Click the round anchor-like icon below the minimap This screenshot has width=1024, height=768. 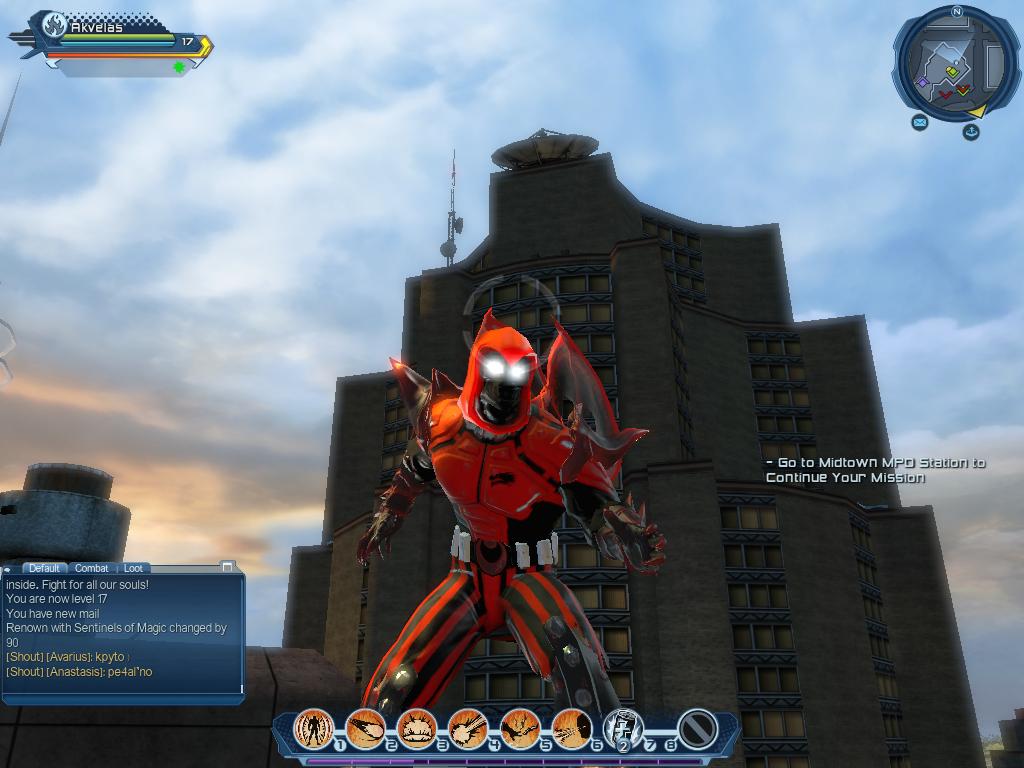click(x=970, y=131)
